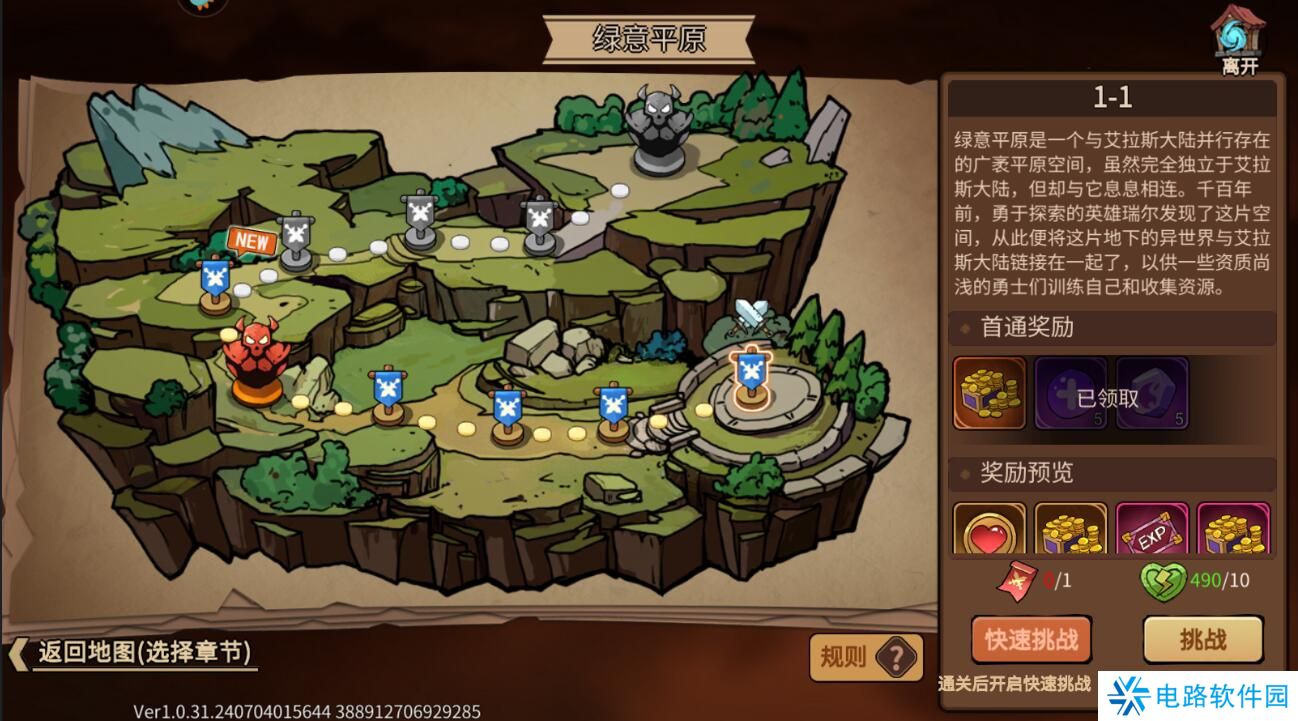Image resolution: width=1298 pixels, height=721 pixels.
Task: Click the 绿意平原 title banner
Action: point(648,36)
